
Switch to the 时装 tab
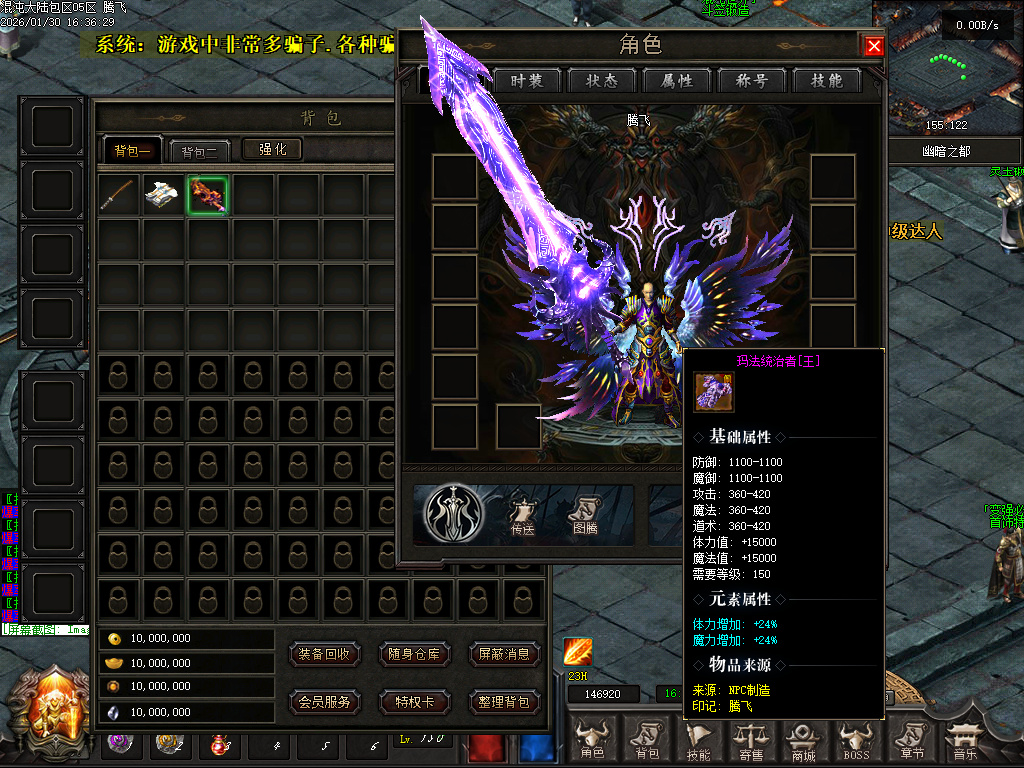pos(527,81)
